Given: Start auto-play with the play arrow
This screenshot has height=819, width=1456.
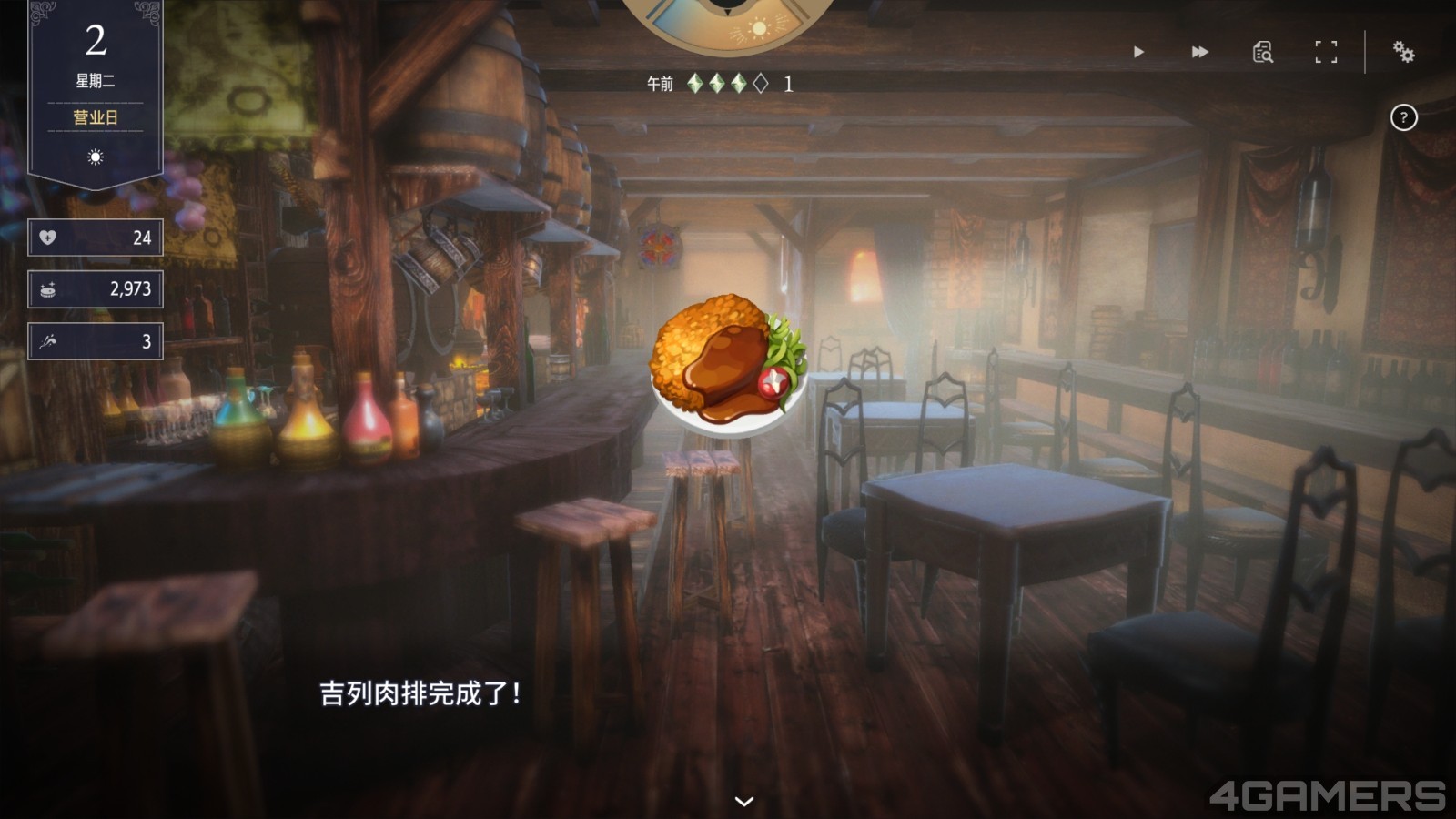Looking at the screenshot, I should point(1138,52).
